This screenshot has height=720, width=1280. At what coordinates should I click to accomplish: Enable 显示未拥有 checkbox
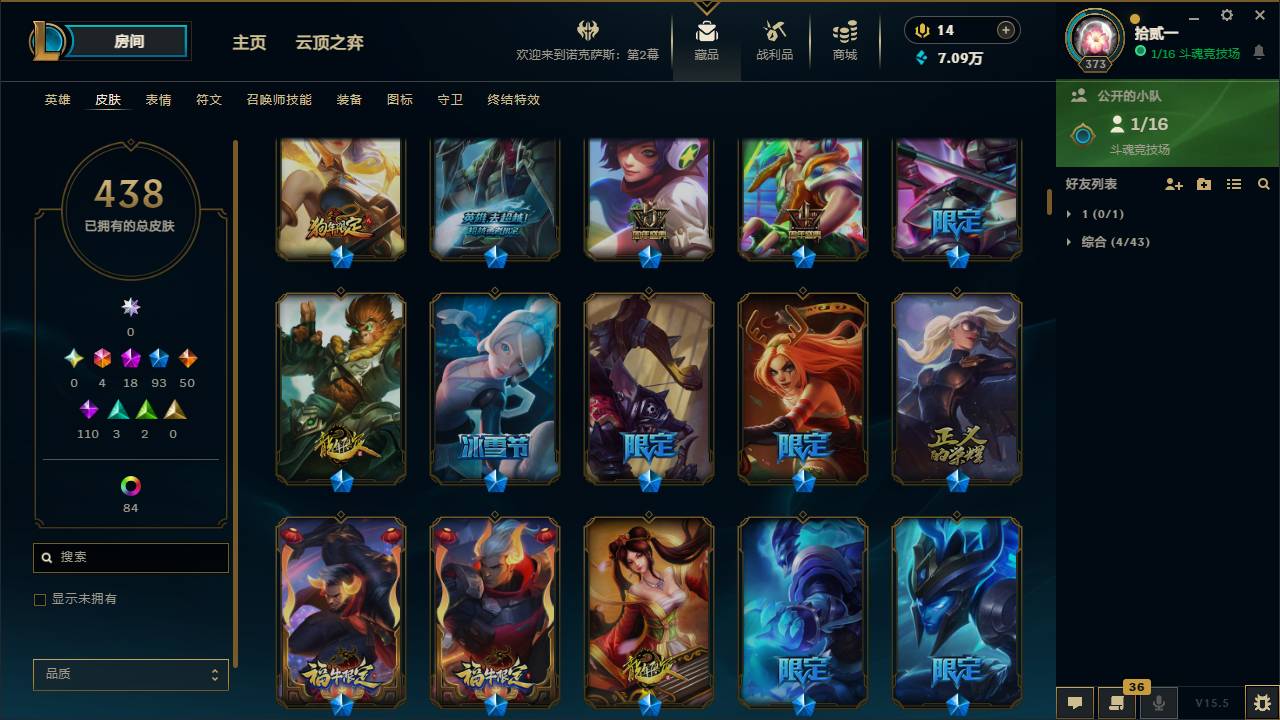click(x=39, y=599)
